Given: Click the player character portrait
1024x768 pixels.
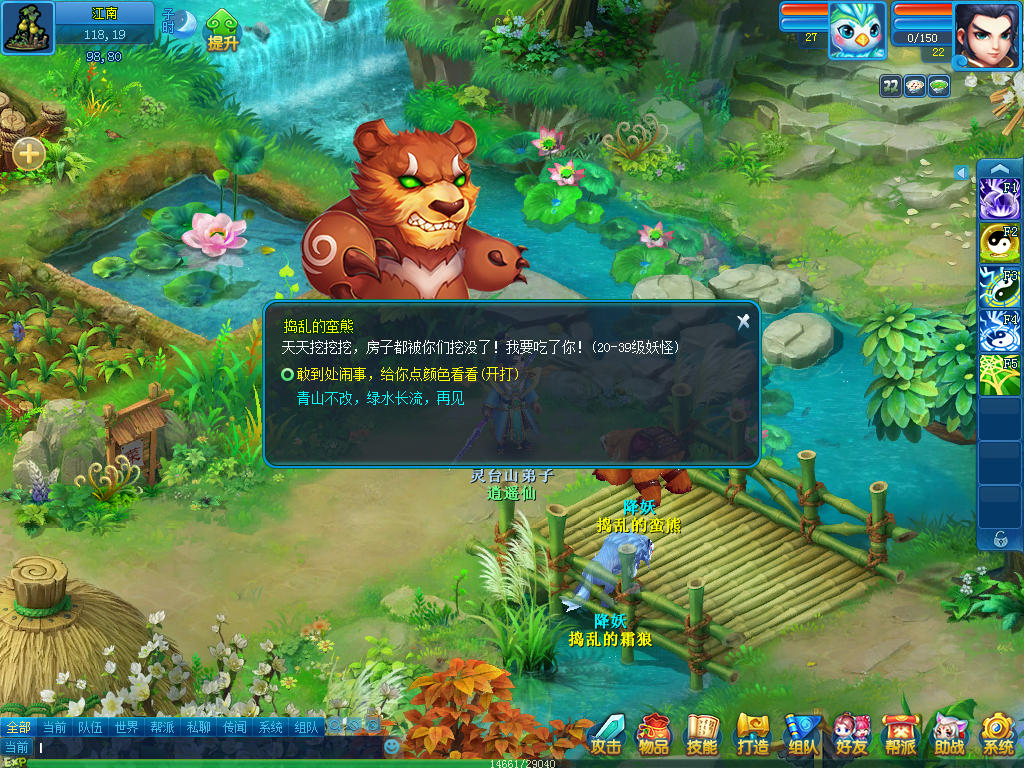Looking at the screenshot, I should pyautogui.click(x=987, y=34).
